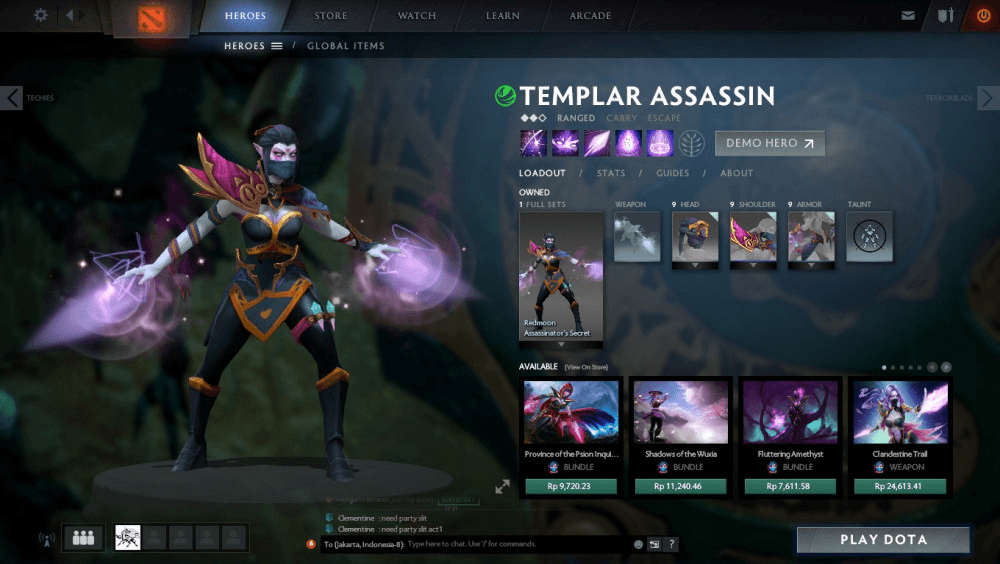This screenshot has width=1000, height=564.
Task: Click the Demo Hero button
Action: coord(769,143)
